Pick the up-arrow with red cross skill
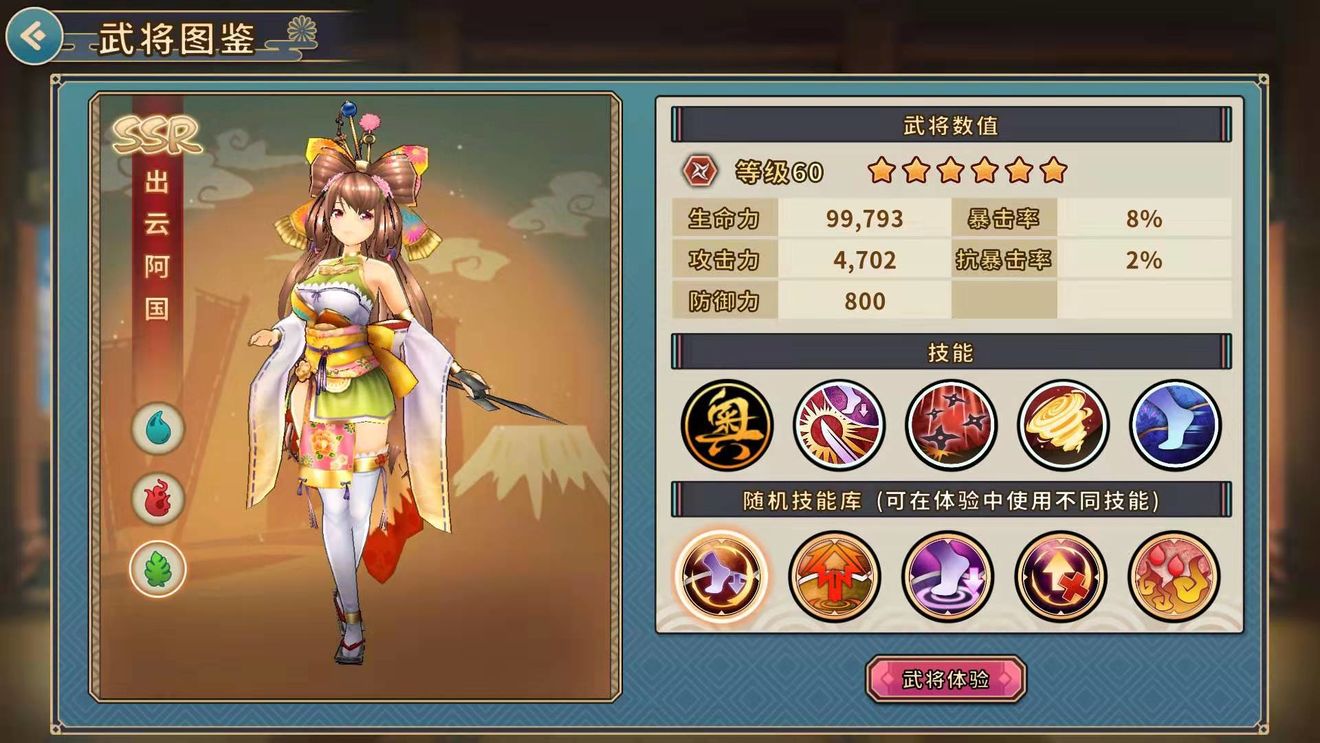Image resolution: width=1320 pixels, height=743 pixels. [x=1060, y=577]
